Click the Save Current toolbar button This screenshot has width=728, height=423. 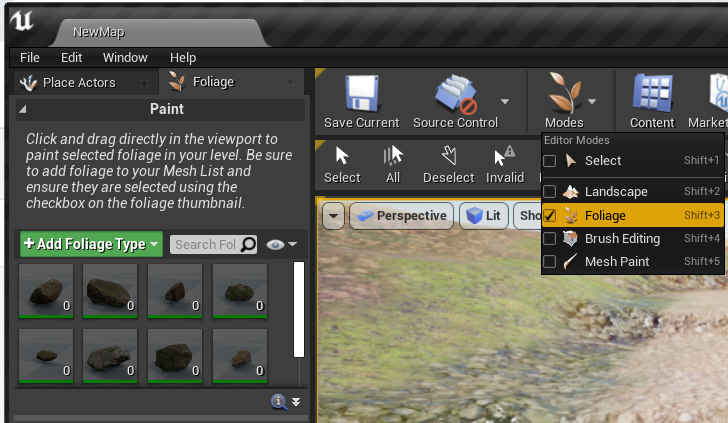pos(361,104)
